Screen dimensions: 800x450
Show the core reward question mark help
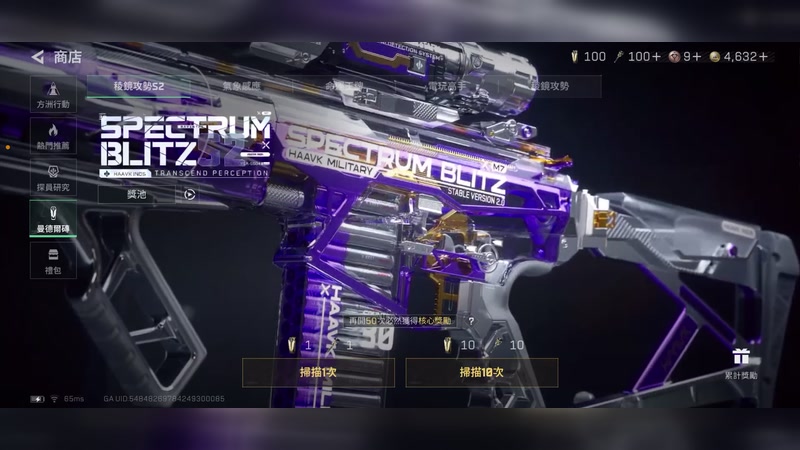click(x=471, y=321)
